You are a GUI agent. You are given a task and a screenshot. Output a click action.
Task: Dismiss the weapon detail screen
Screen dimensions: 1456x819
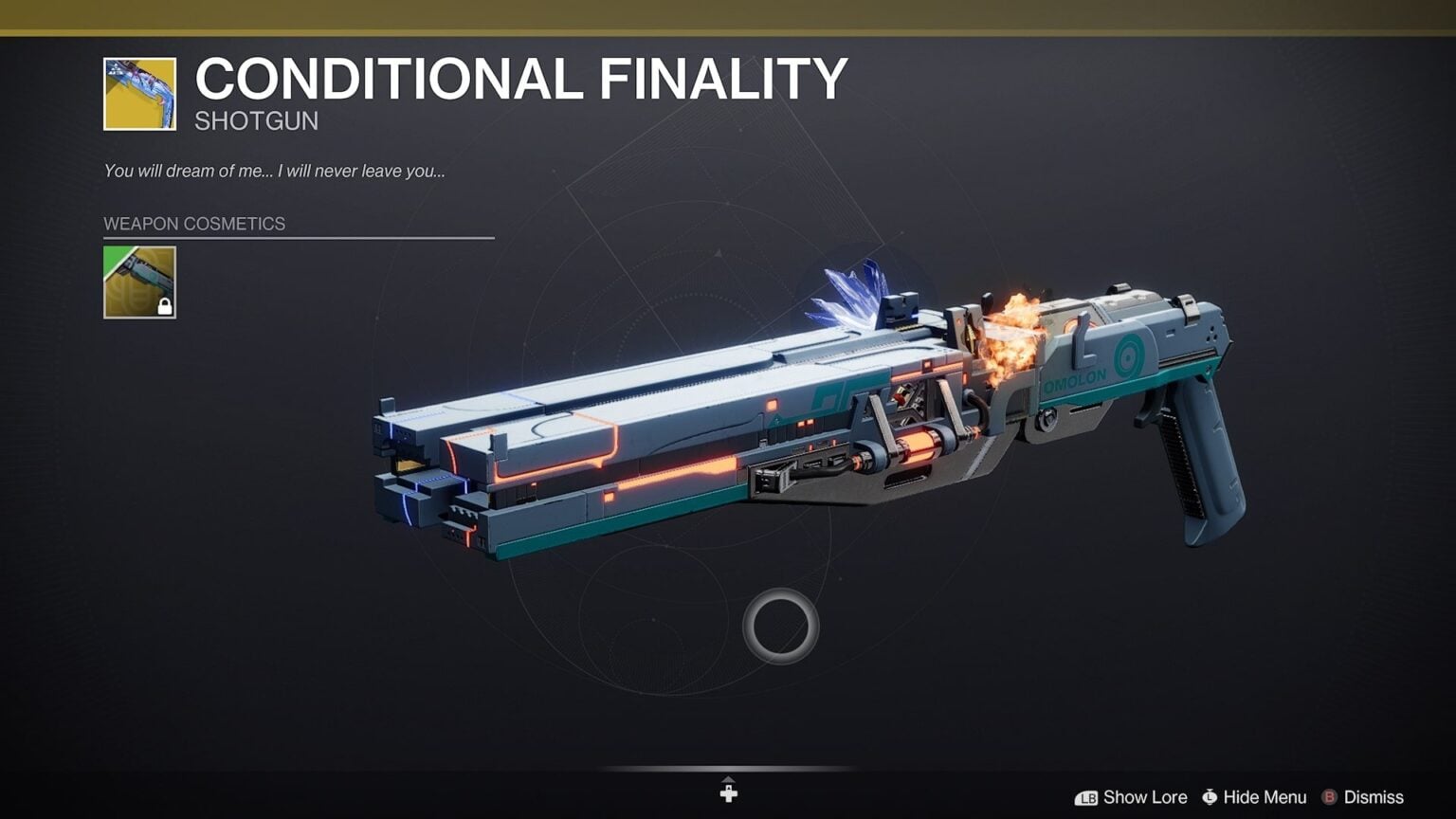pos(1373,797)
